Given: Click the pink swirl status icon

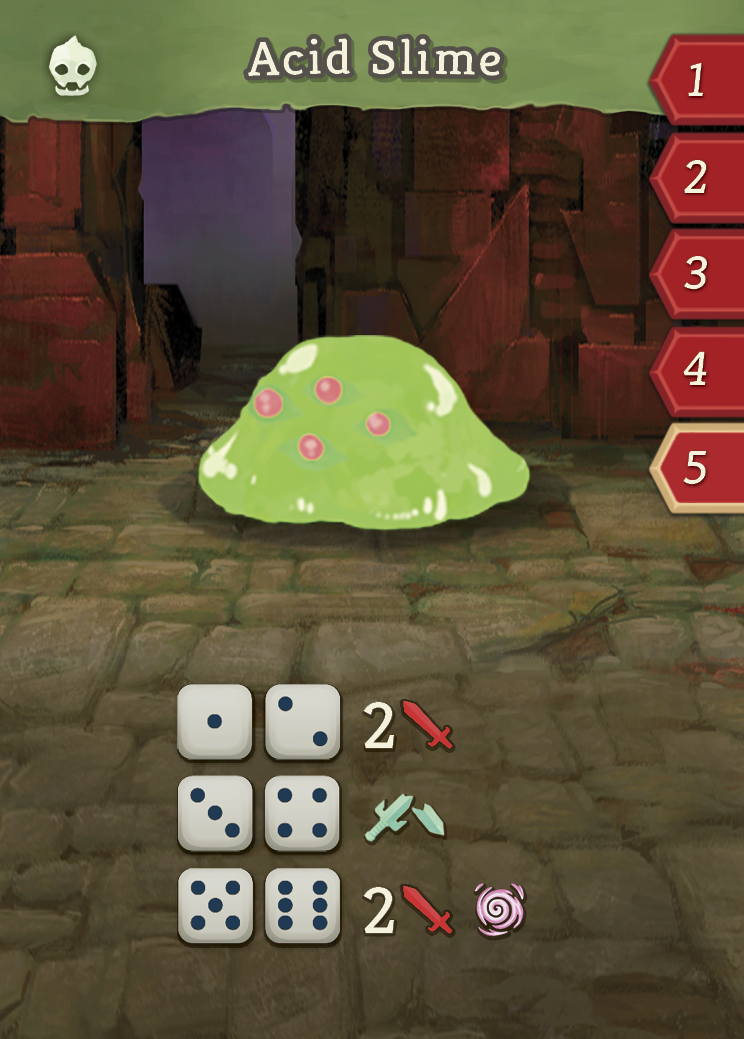Looking at the screenshot, I should (x=500, y=910).
